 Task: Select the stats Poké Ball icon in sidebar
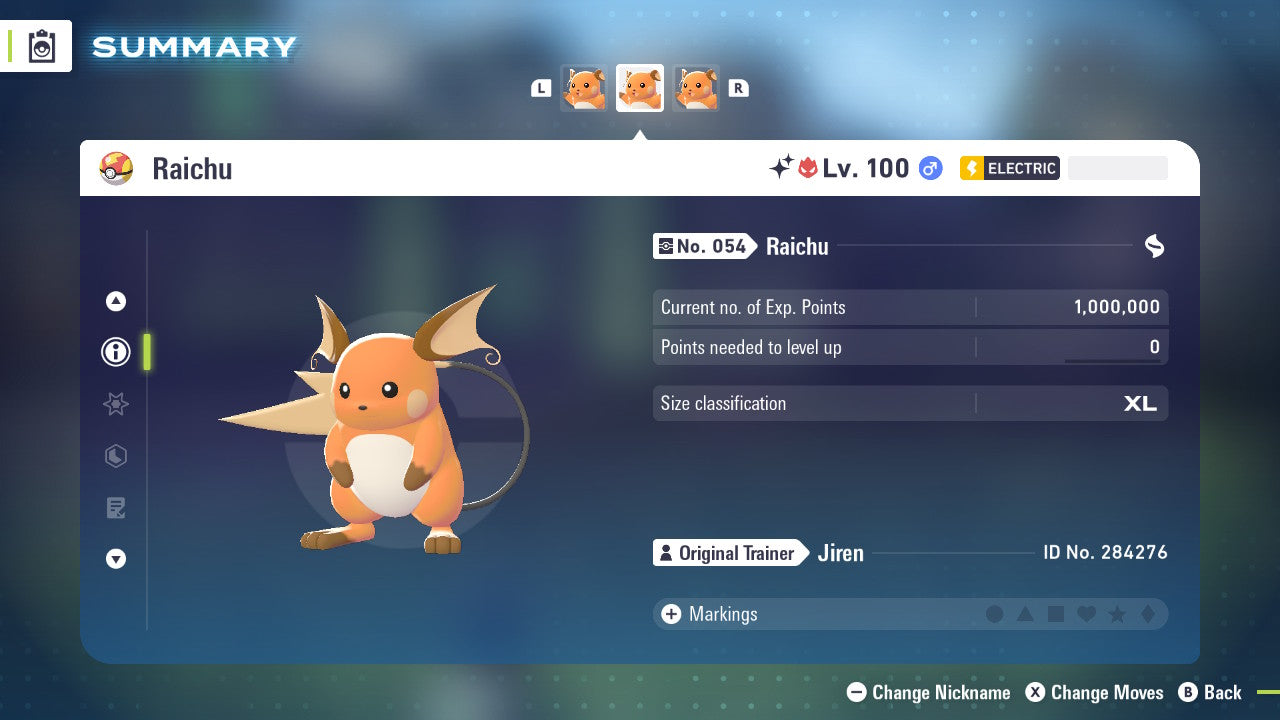click(x=115, y=456)
